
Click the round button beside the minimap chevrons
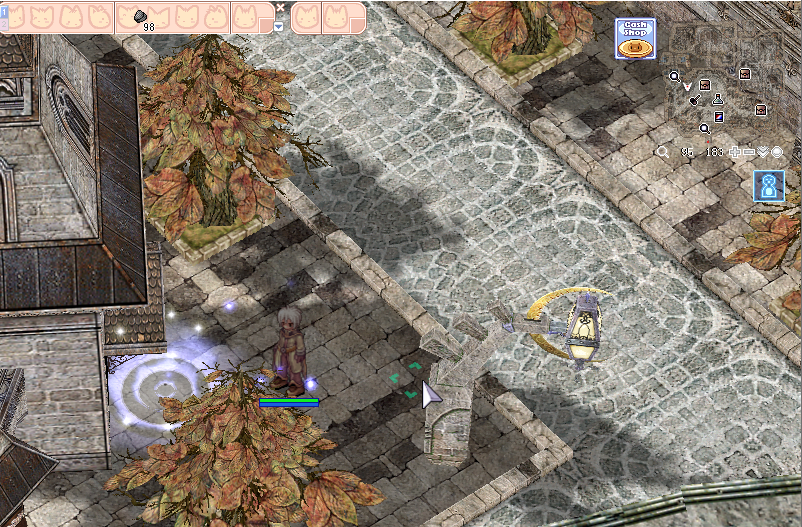pyautogui.click(x=777, y=152)
